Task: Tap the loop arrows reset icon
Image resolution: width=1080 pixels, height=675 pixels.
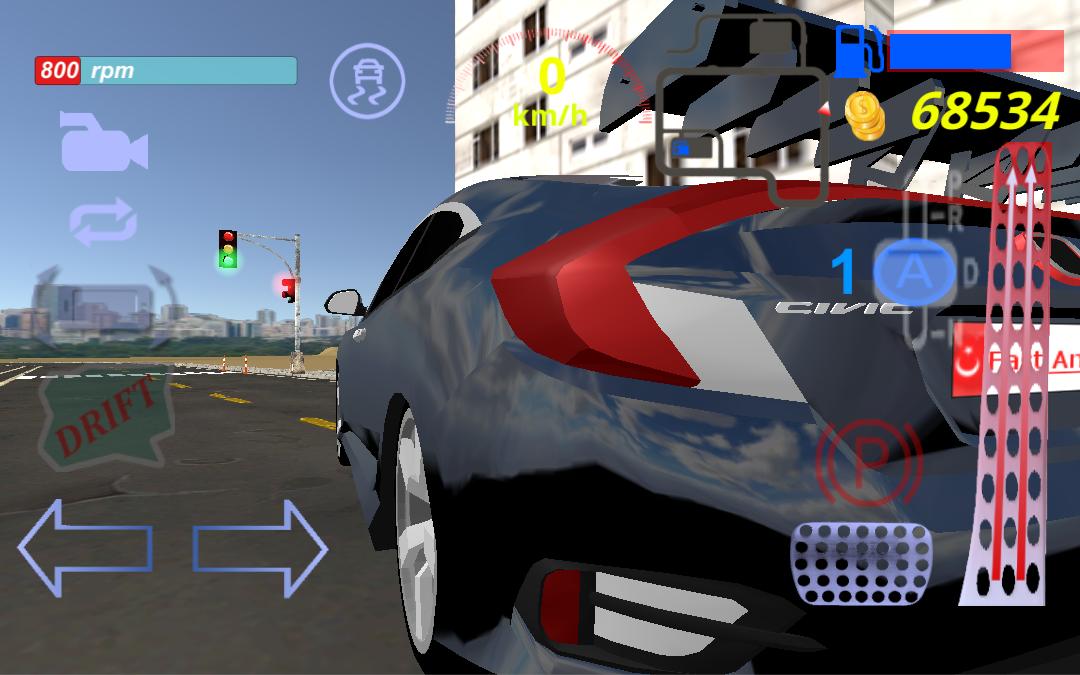Action: coord(103,221)
